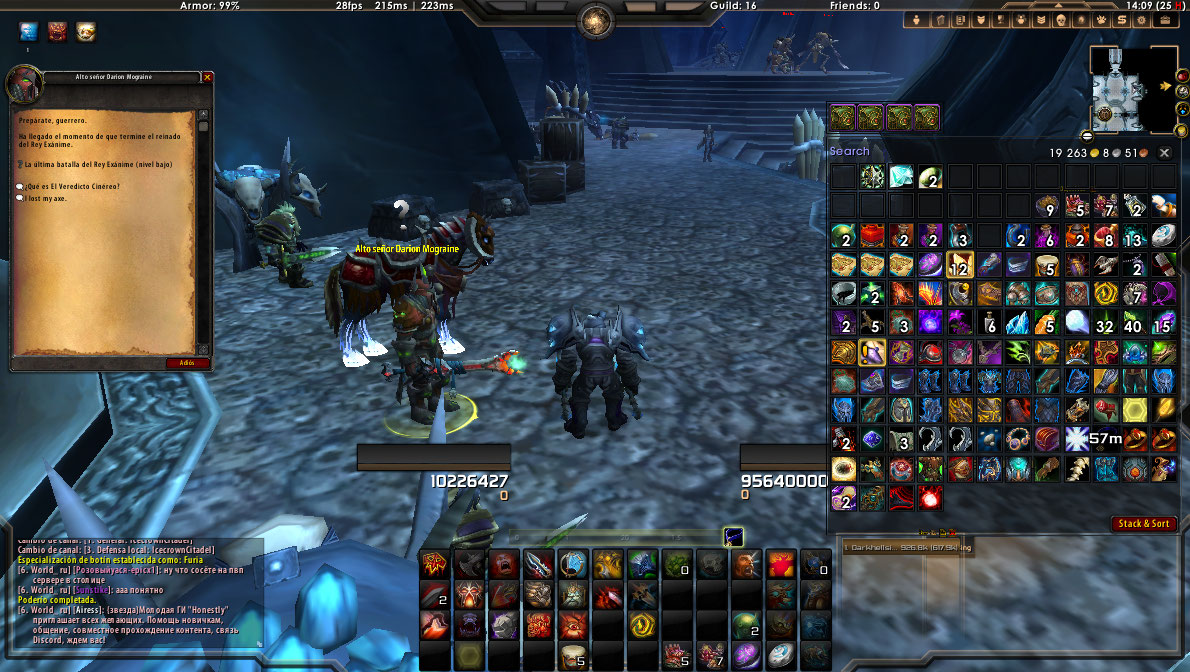
Task: Select the white cloud item stacked 32
Action: [1075, 323]
